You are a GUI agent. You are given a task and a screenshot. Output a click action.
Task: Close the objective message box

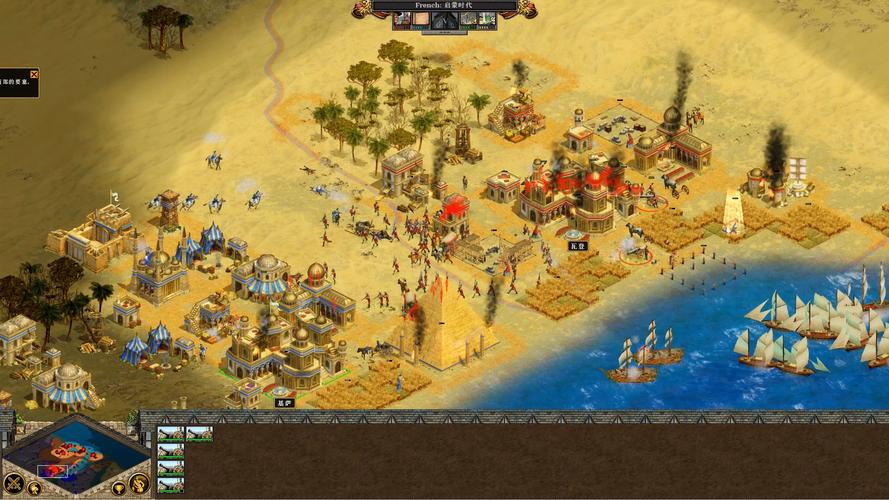tap(34, 74)
